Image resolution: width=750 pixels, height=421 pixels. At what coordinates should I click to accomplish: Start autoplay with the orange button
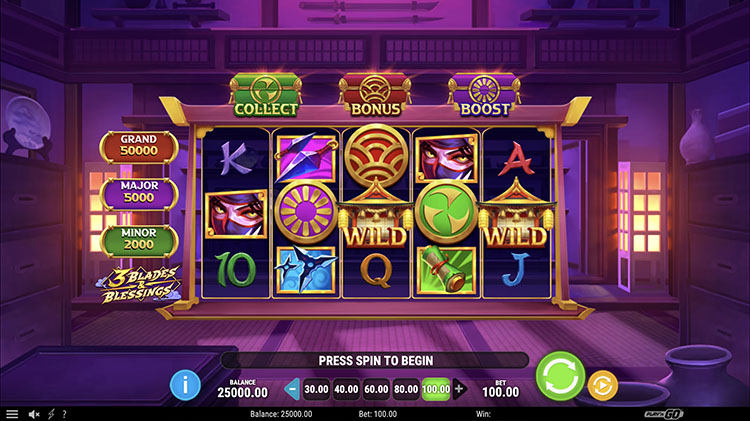602,384
